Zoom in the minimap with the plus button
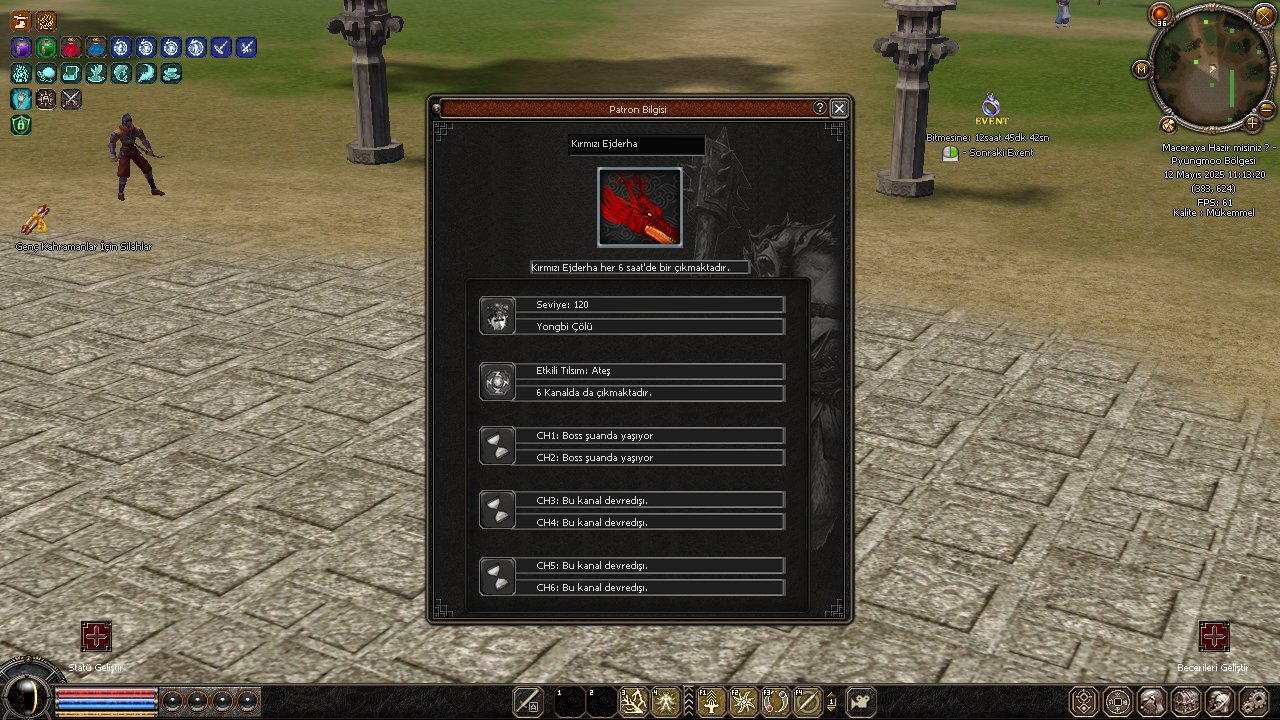Viewport: 1280px width, 720px height. 1252,124
